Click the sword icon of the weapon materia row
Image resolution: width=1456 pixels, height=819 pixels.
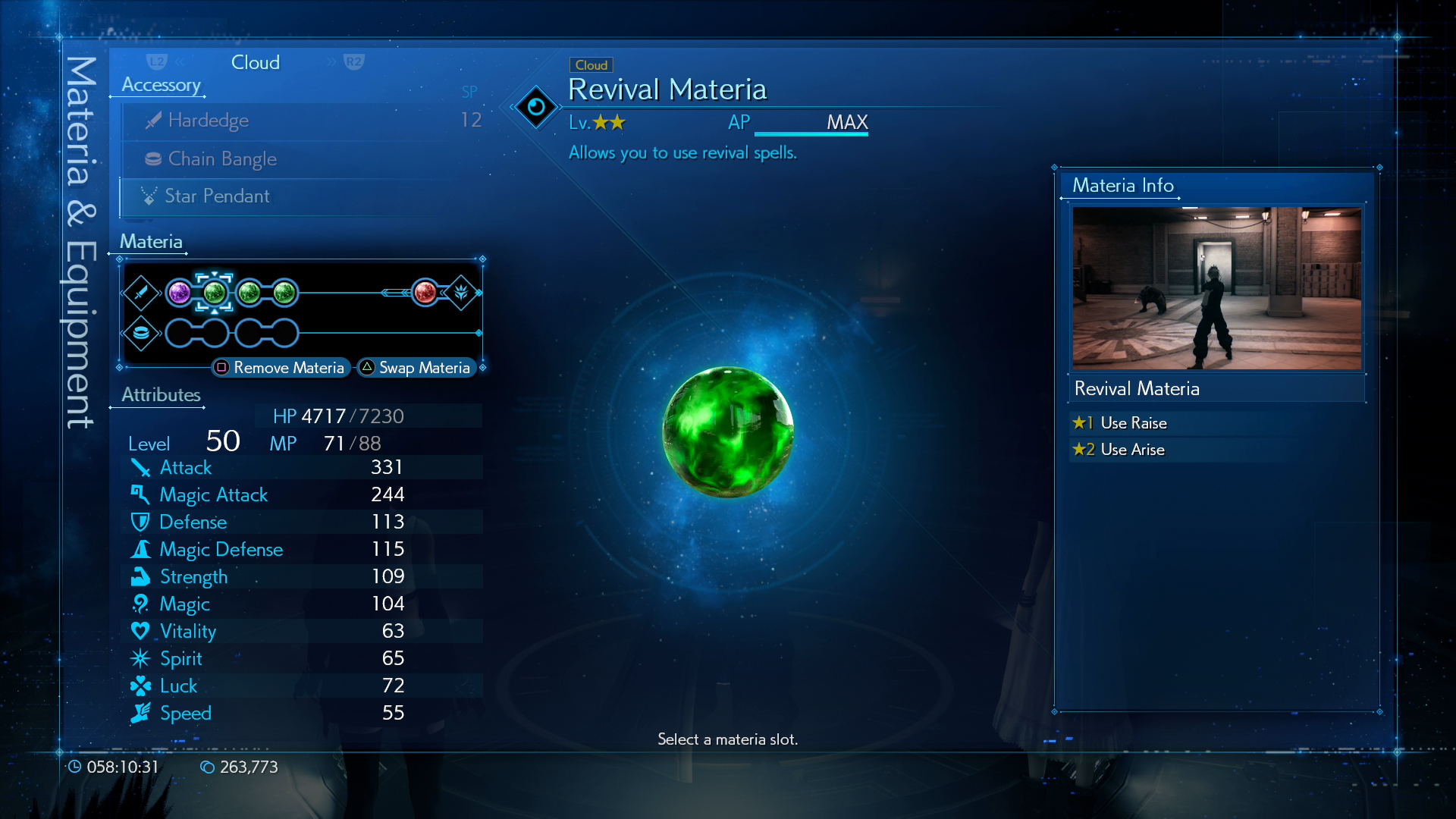(141, 293)
